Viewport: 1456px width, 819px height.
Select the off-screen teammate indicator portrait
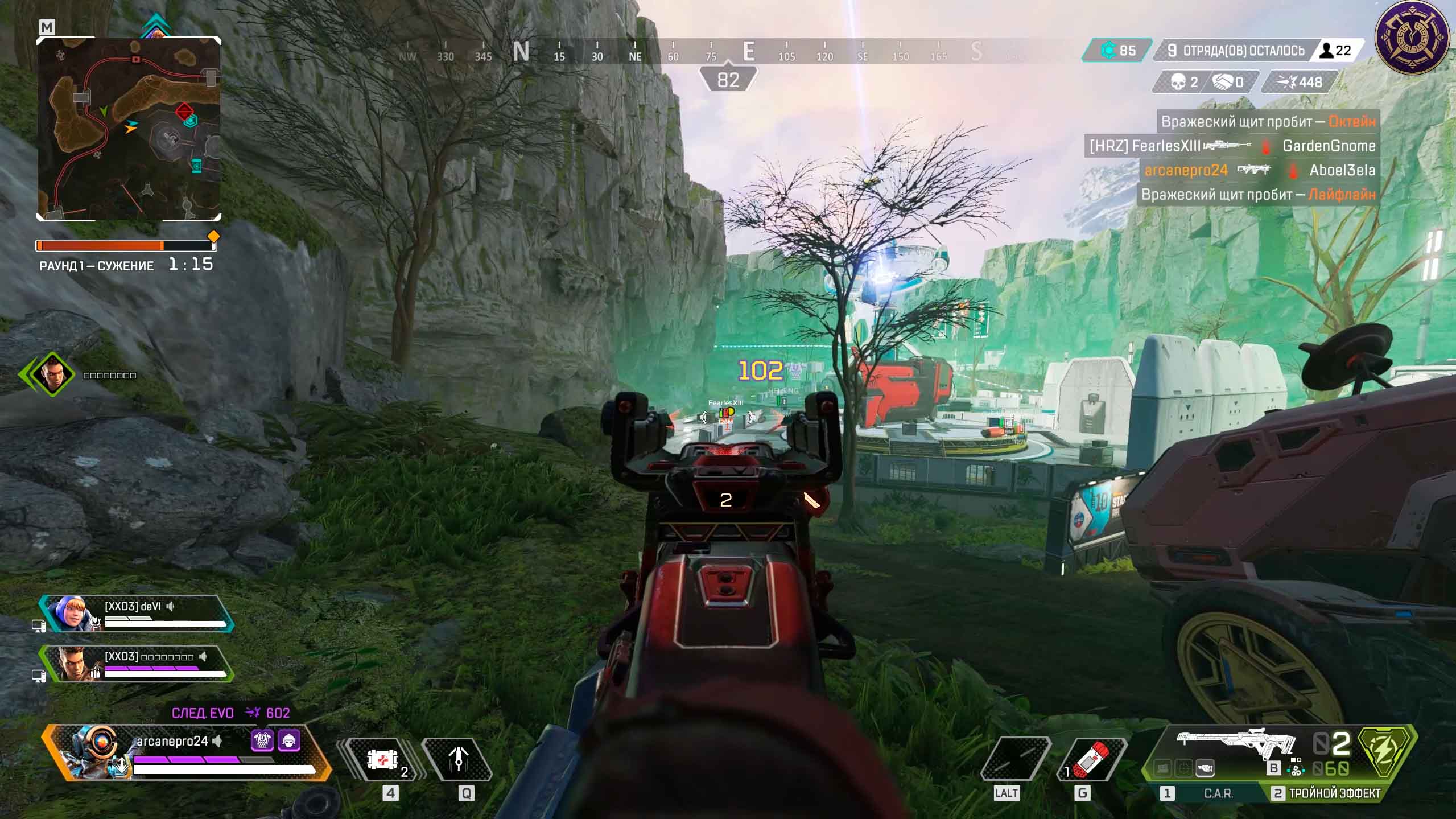pos(52,374)
